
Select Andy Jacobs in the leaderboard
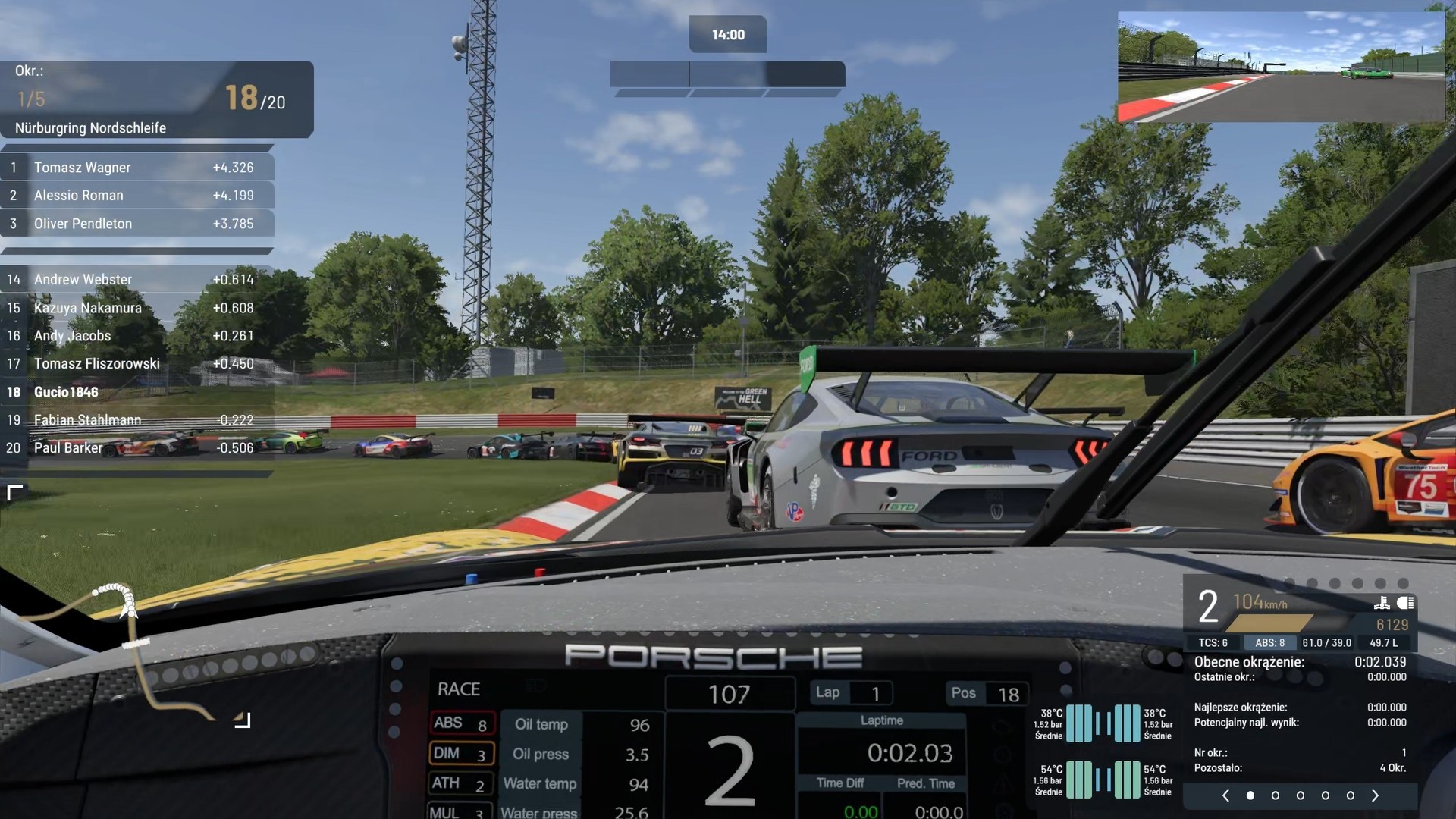[136, 336]
